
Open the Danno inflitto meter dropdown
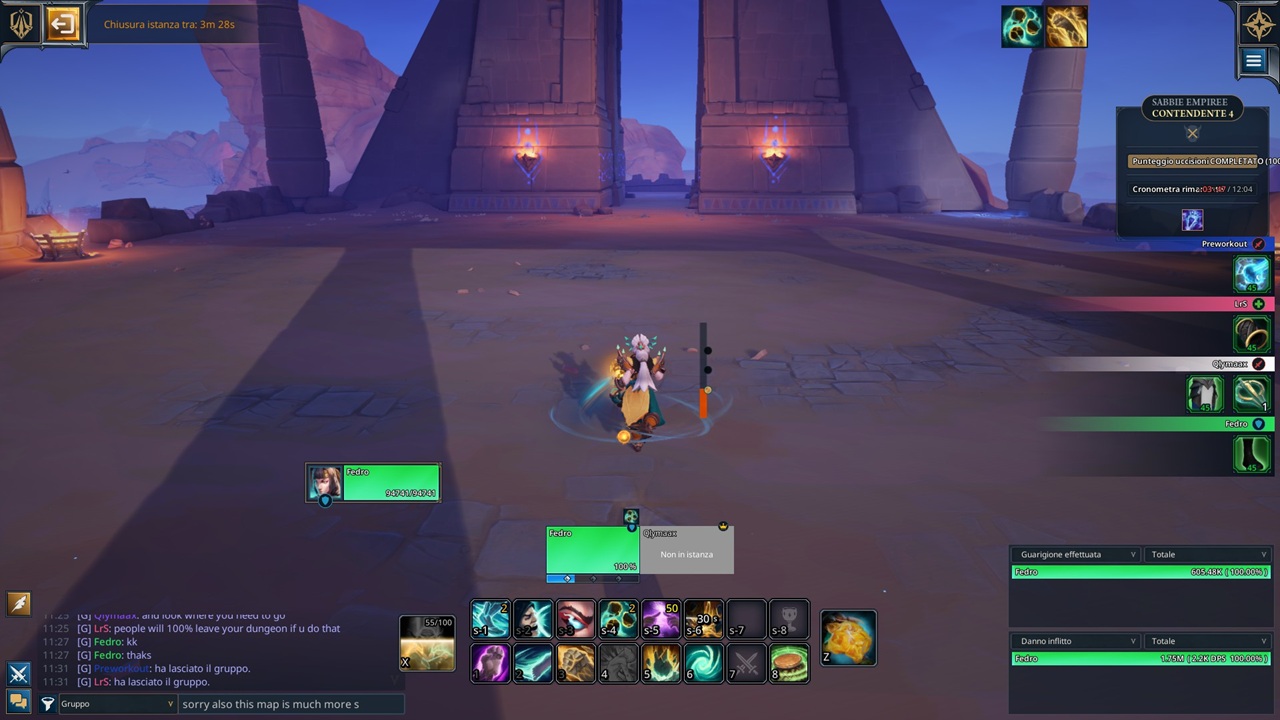pyautogui.click(x=1076, y=641)
